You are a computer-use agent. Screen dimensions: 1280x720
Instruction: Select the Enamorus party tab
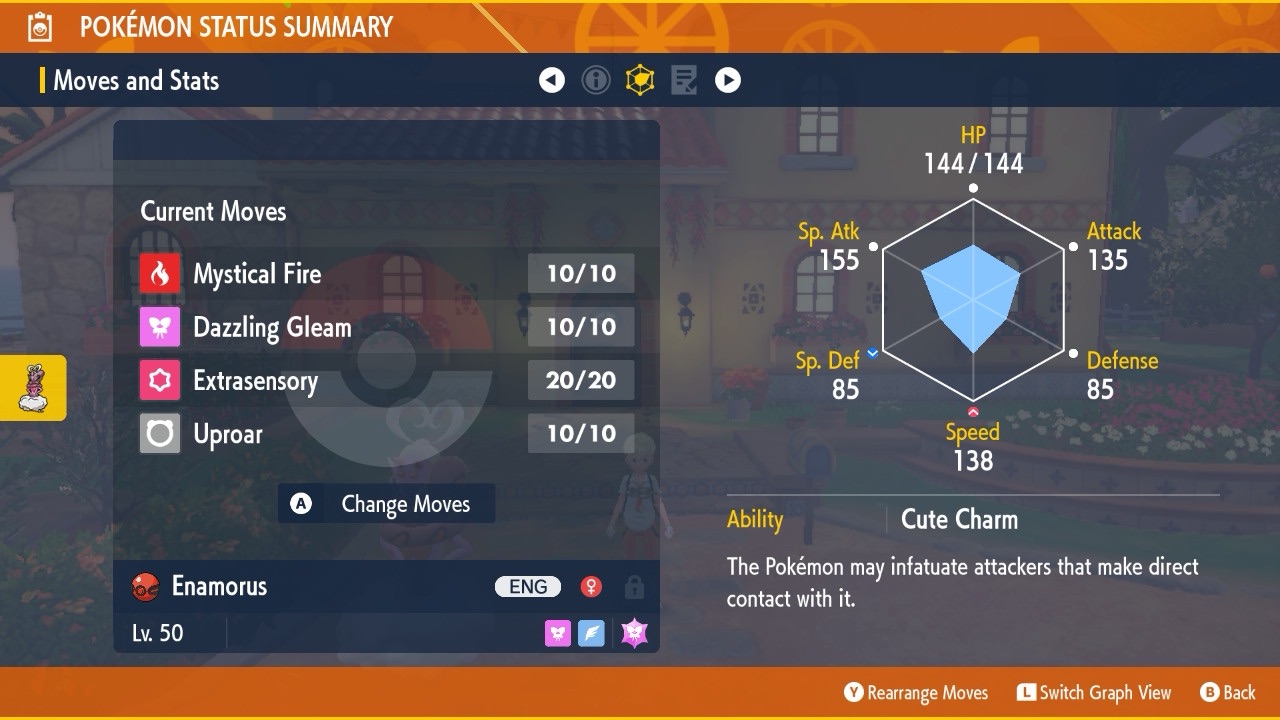(33, 388)
